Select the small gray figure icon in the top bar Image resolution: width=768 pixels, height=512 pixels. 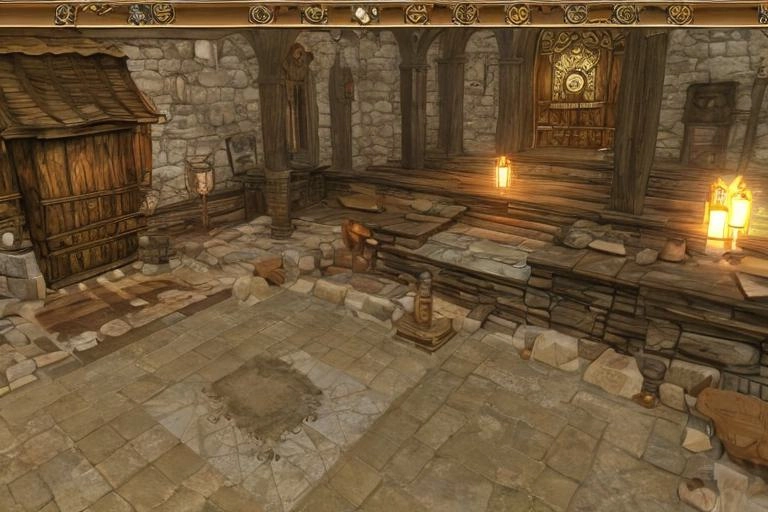[137, 14]
